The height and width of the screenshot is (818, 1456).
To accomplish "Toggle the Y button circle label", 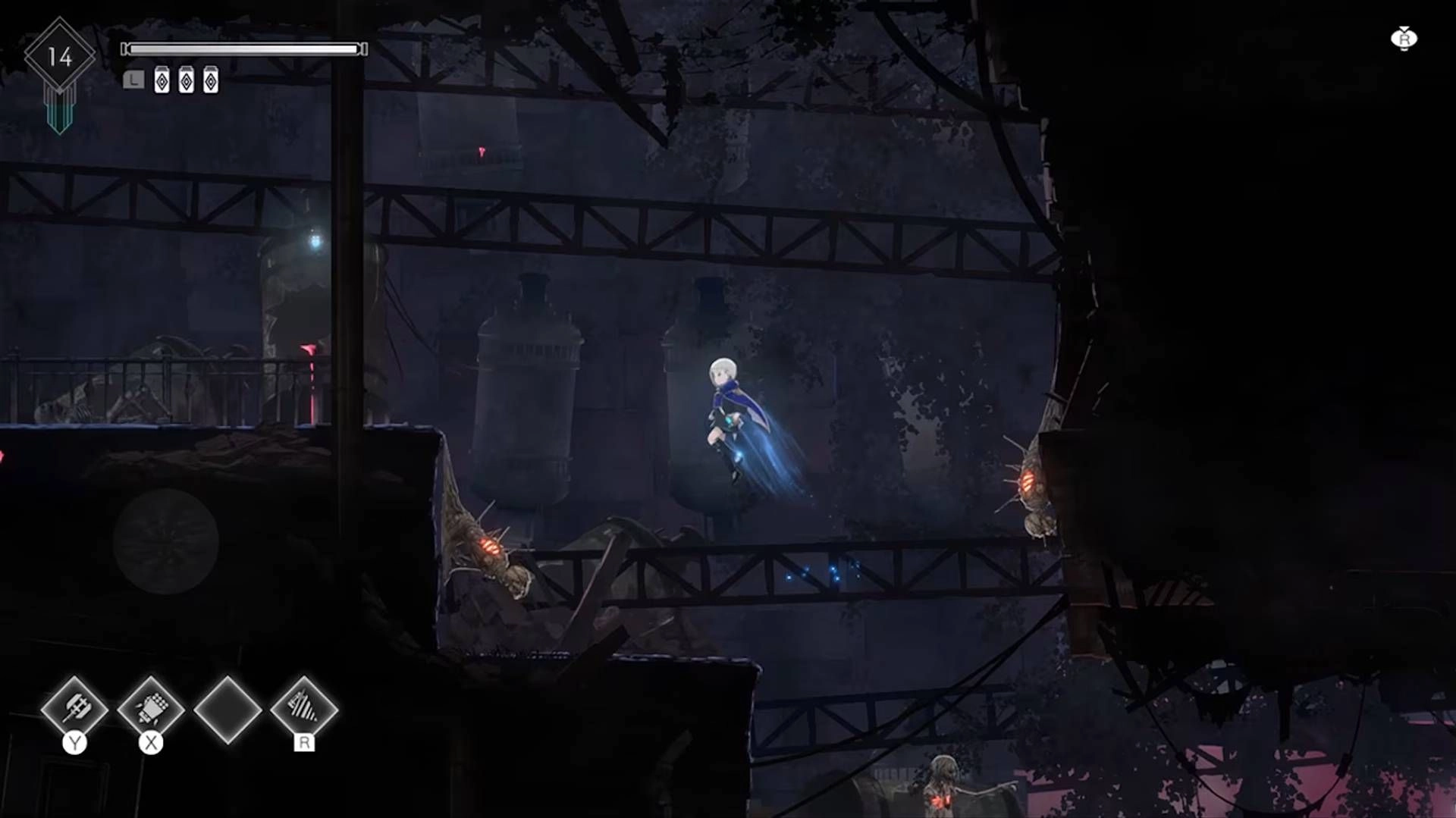I will (75, 741).
